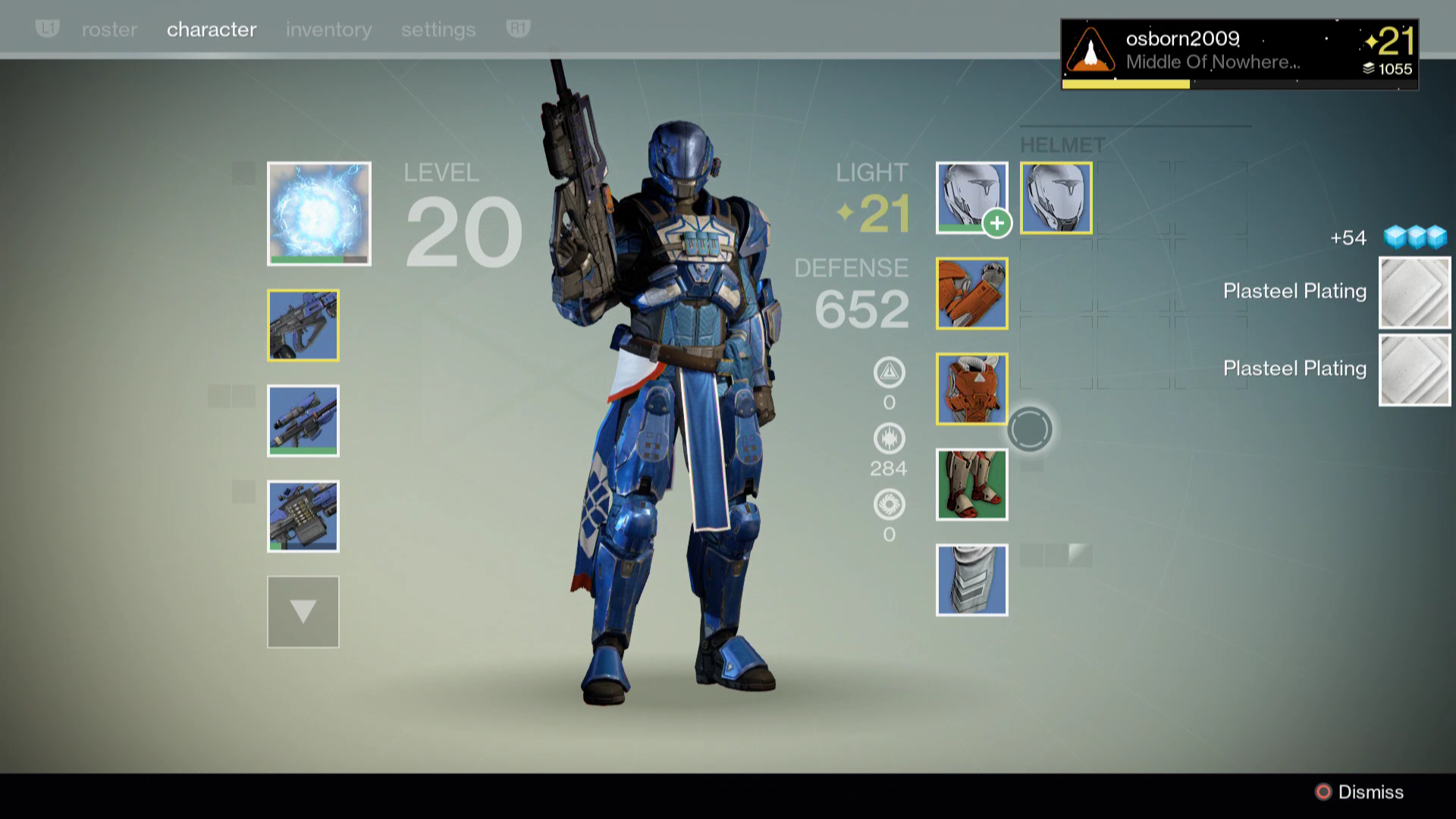Viewport: 1456px width, 819px height.
Task: Choose the special weapon sniper slot
Action: click(x=303, y=421)
